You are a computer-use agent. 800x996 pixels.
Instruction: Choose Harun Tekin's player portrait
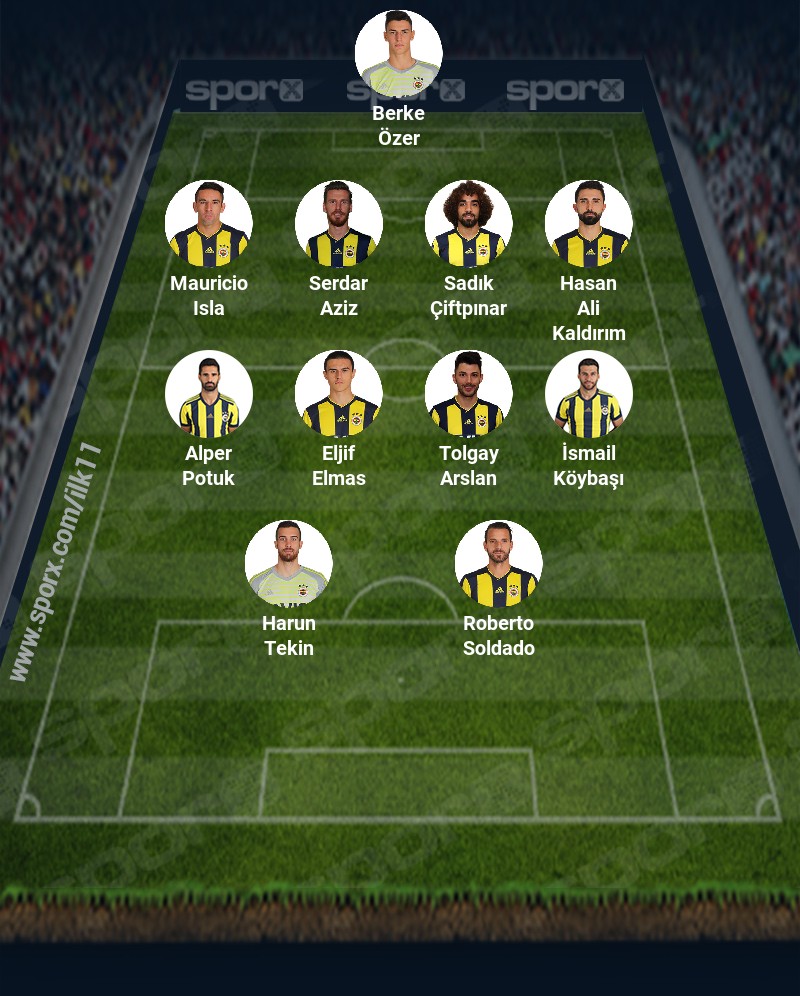(288, 564)
